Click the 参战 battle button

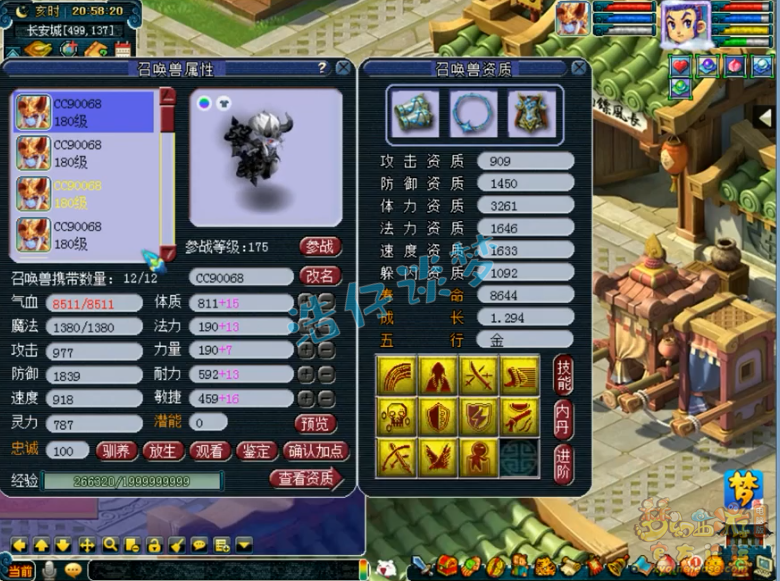(320, 247)
